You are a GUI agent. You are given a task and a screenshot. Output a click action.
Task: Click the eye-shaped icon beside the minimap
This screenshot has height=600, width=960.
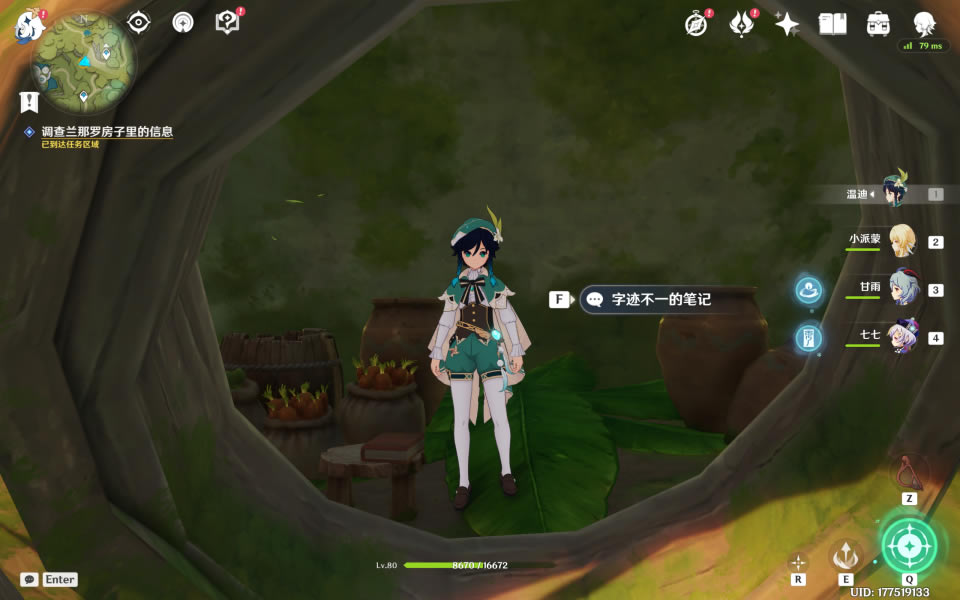[x=138, y=23]
